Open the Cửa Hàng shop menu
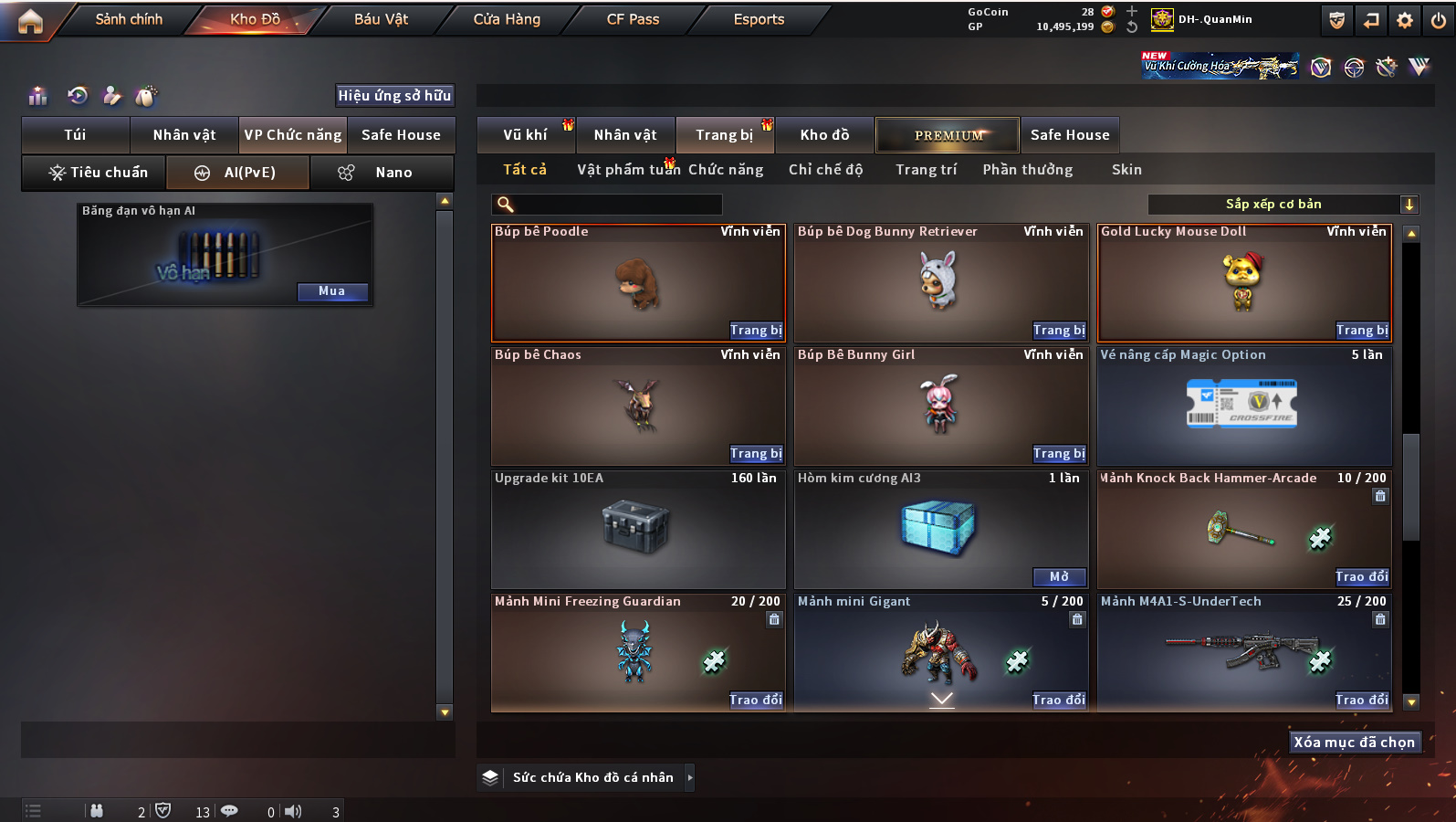The image size is (1456, 822). point(507,19)
